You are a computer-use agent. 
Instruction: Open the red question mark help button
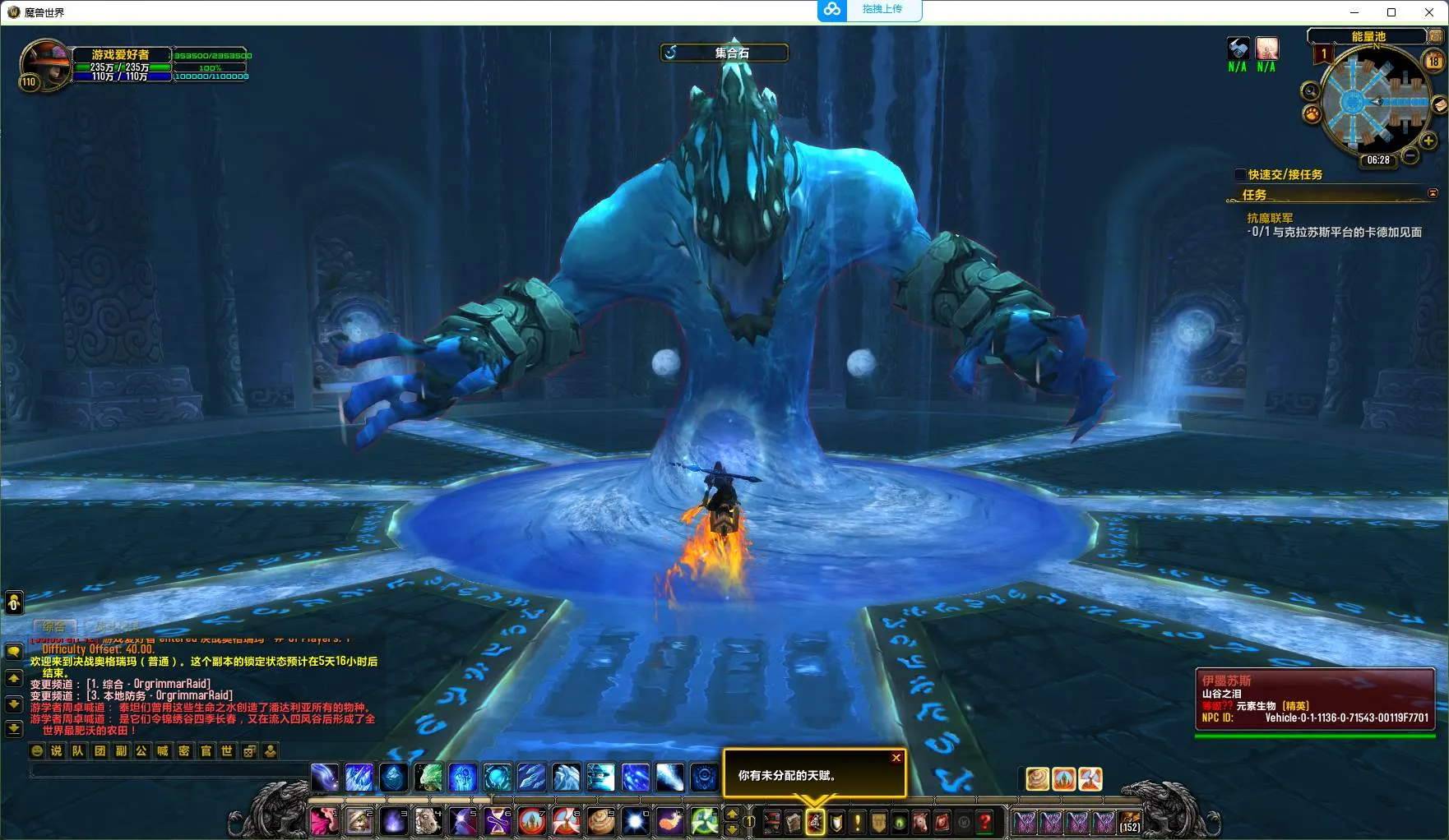(984, 822)
